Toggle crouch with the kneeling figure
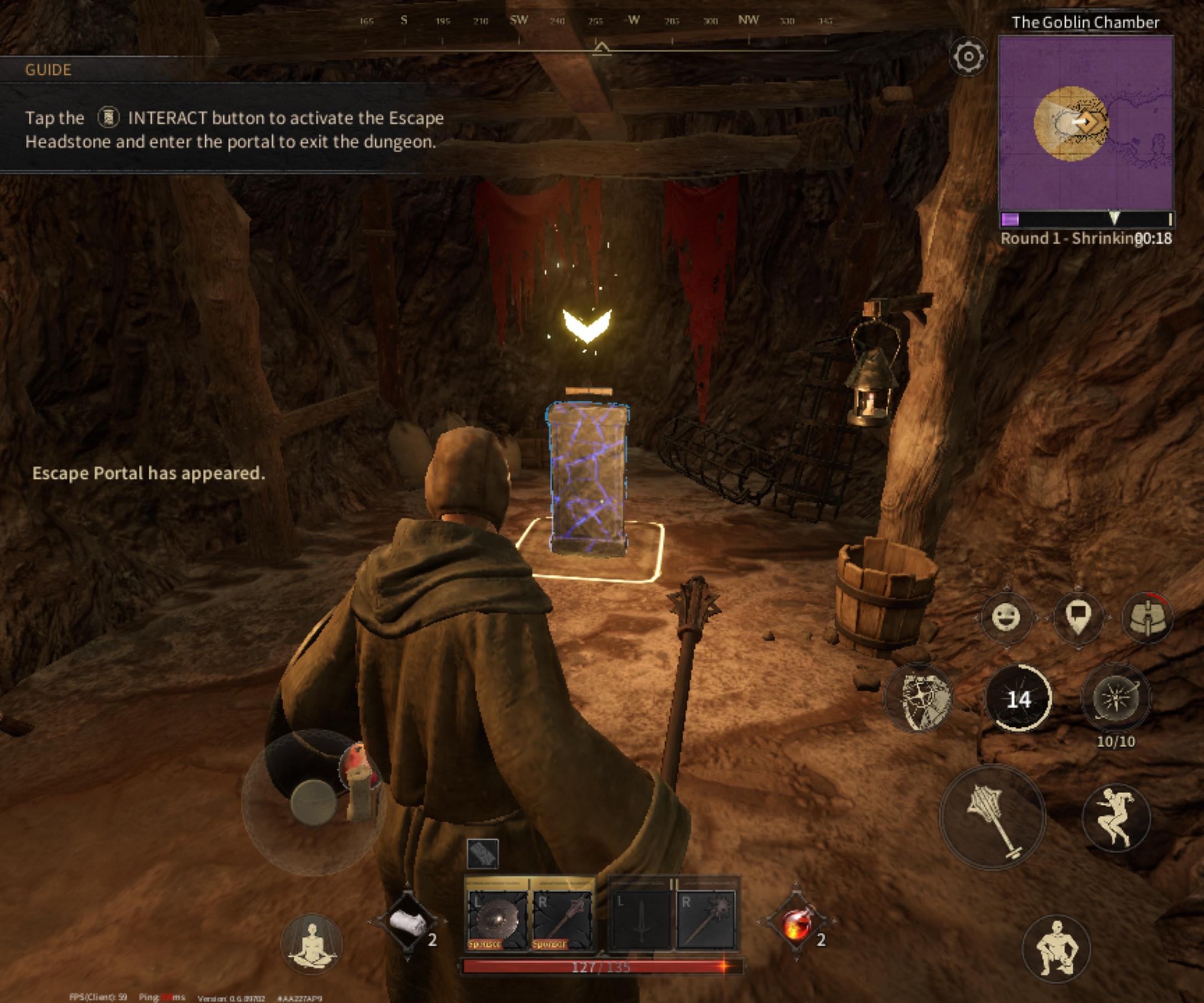Image resolution: width=1204 pixels, height=1003 pixels. [x=1057, y=948]
